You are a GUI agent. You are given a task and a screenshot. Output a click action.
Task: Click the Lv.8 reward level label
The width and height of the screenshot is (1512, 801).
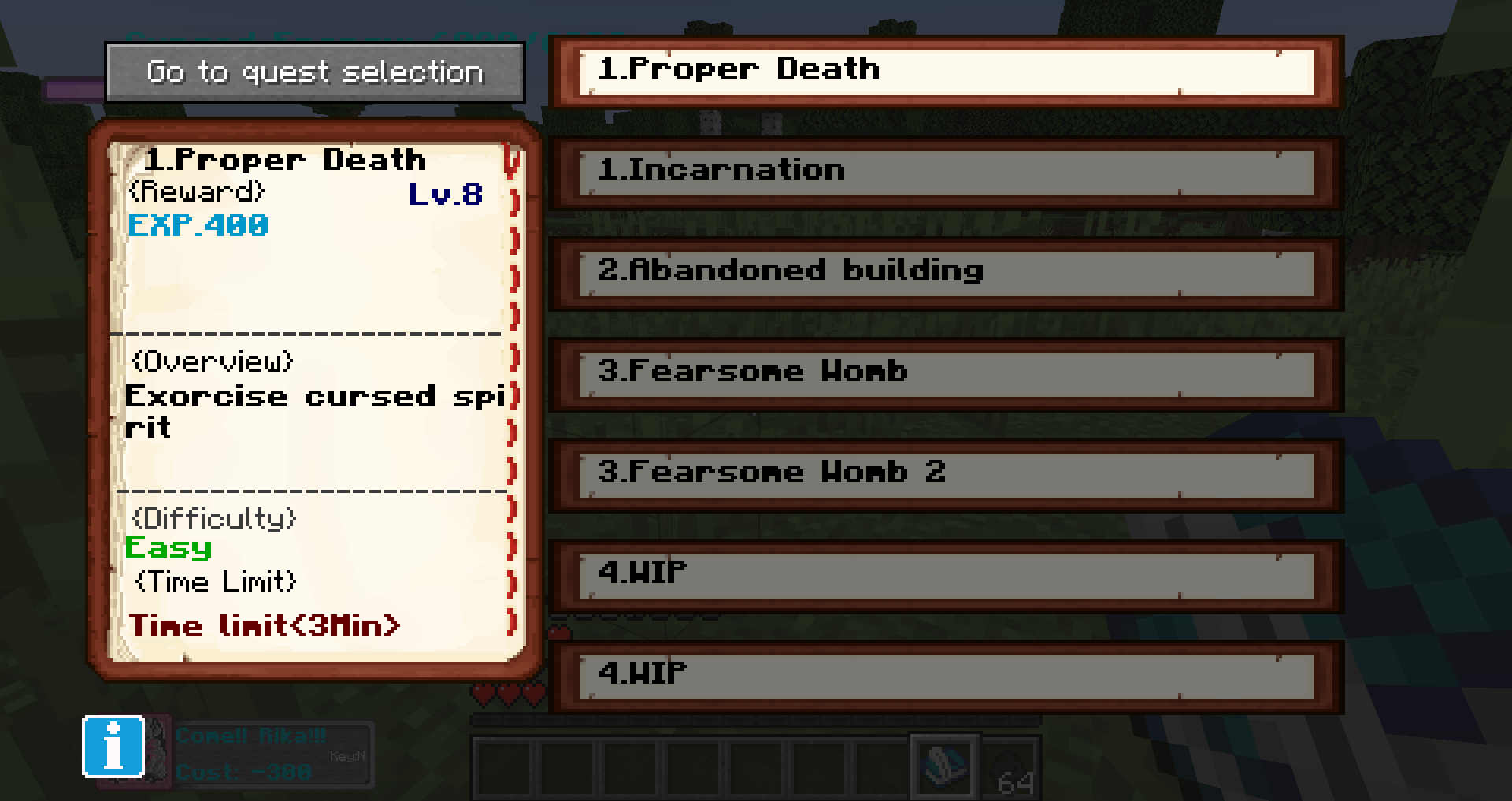446,195
